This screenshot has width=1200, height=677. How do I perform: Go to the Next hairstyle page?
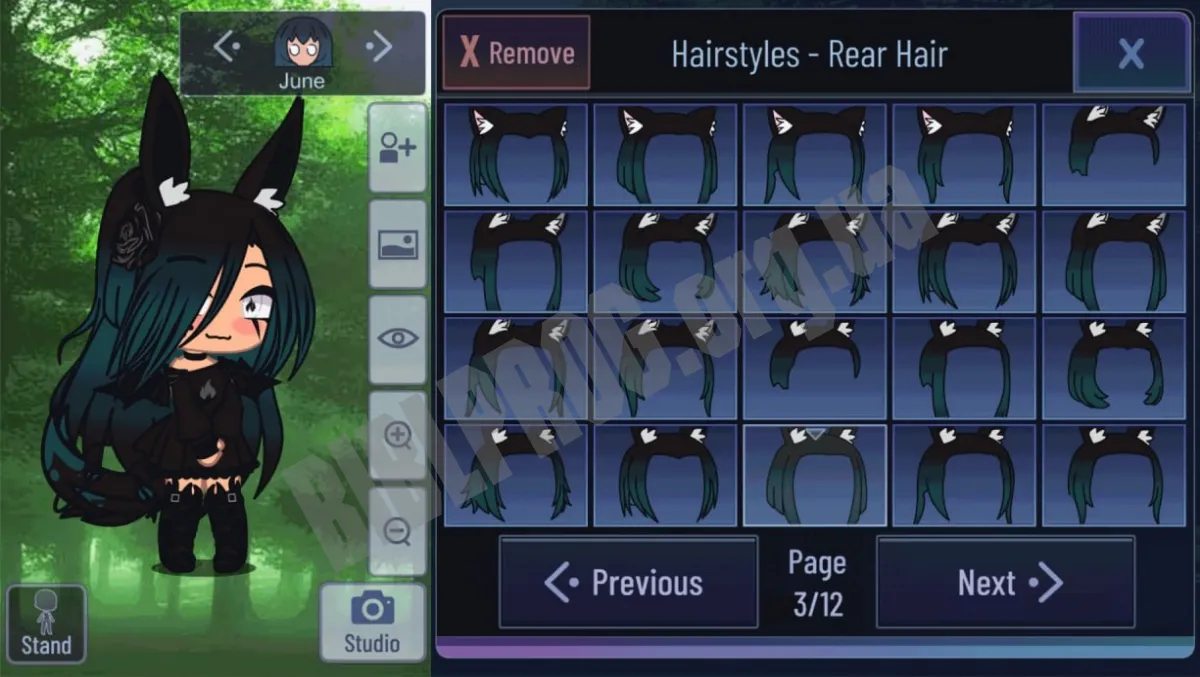1005,582
